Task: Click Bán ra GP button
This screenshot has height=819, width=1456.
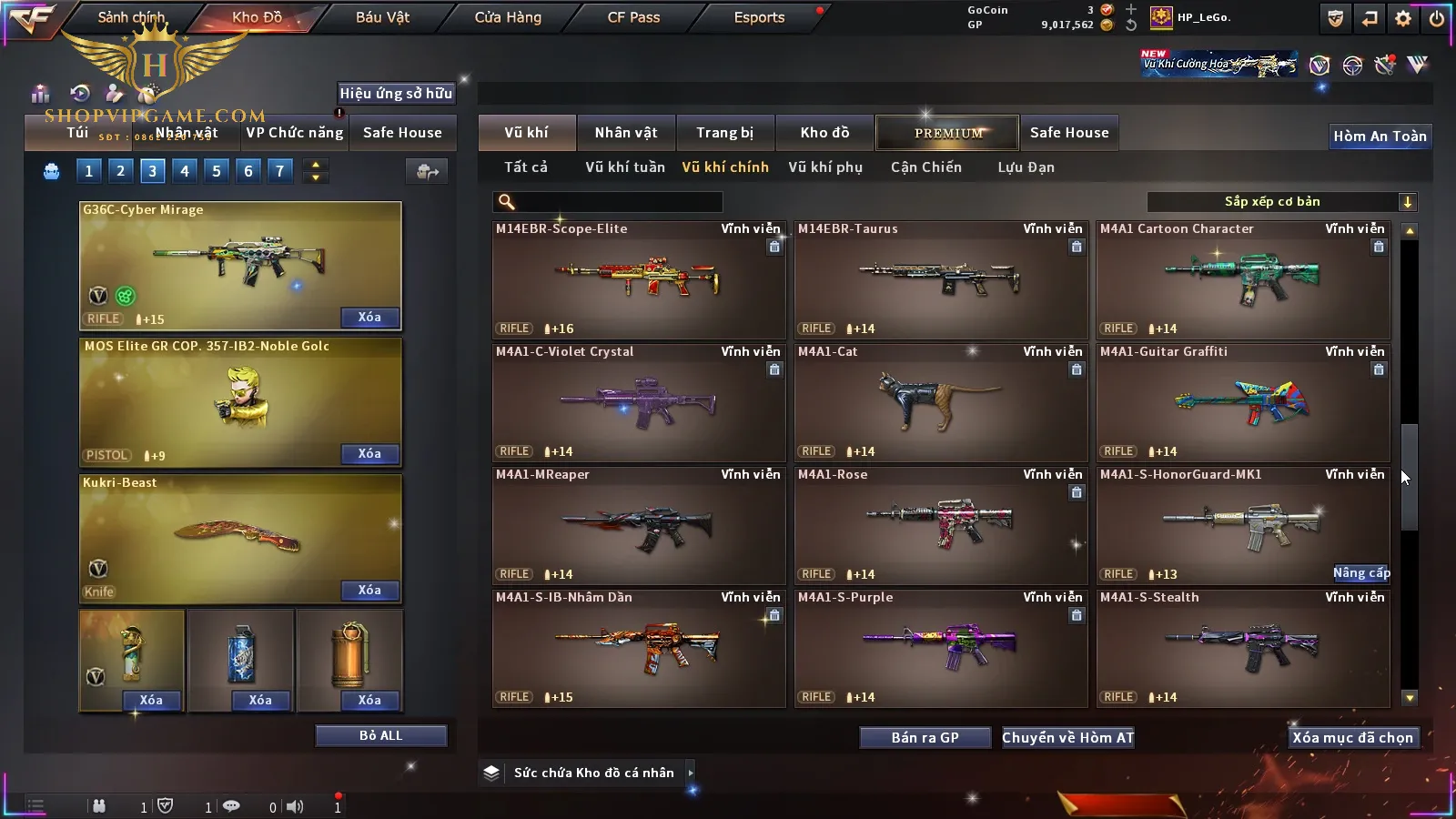Action: coord(925,737)
